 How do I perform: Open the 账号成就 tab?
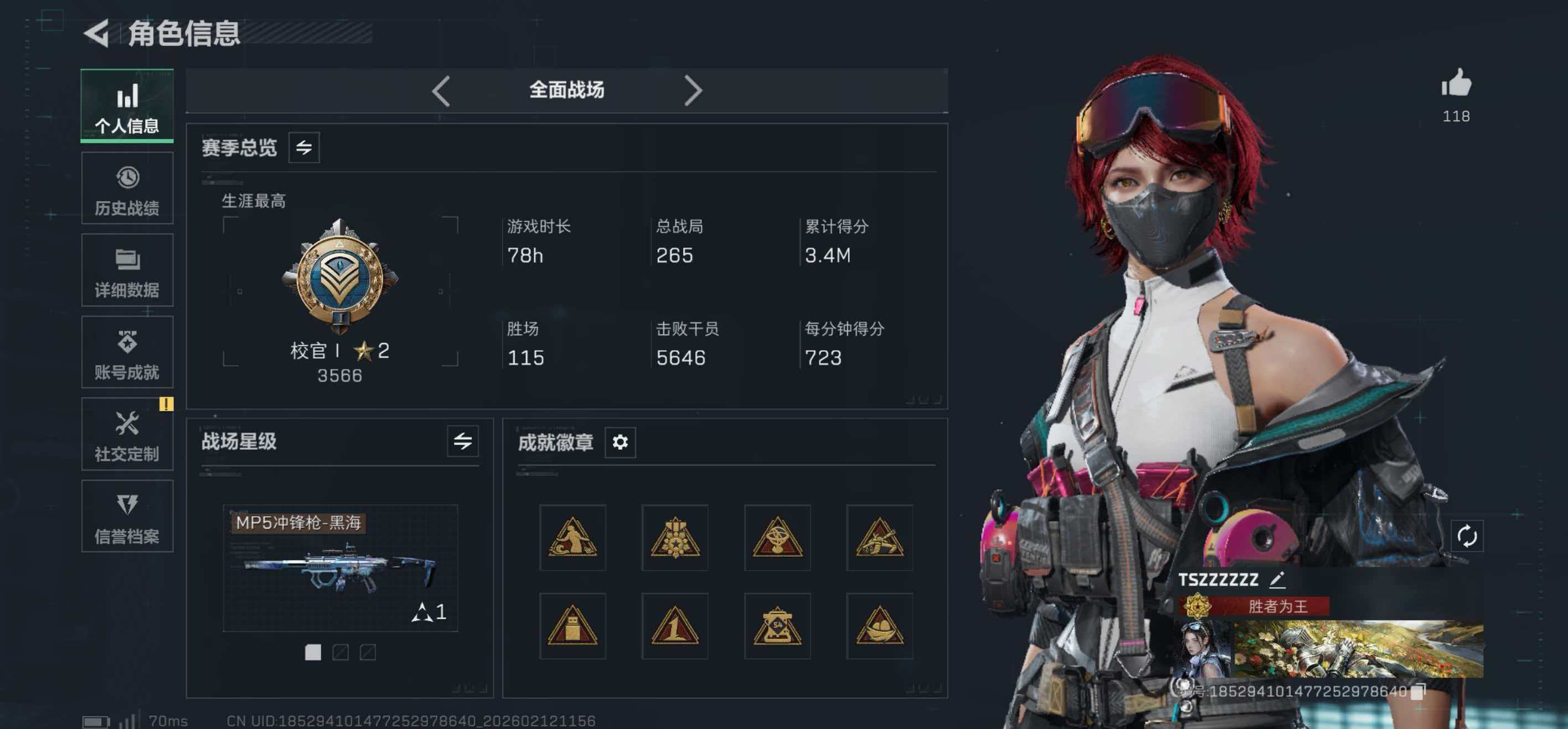pos(127,353)
